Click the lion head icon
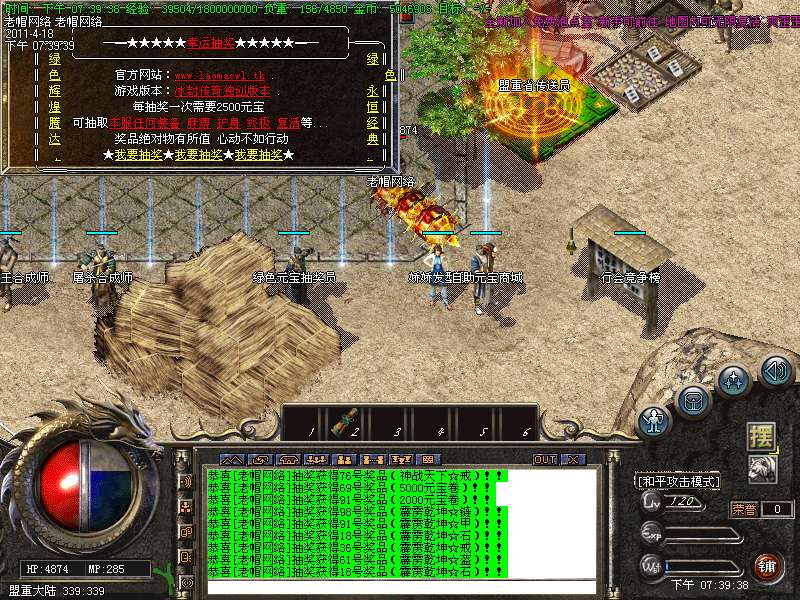 [x=762, y=467]
